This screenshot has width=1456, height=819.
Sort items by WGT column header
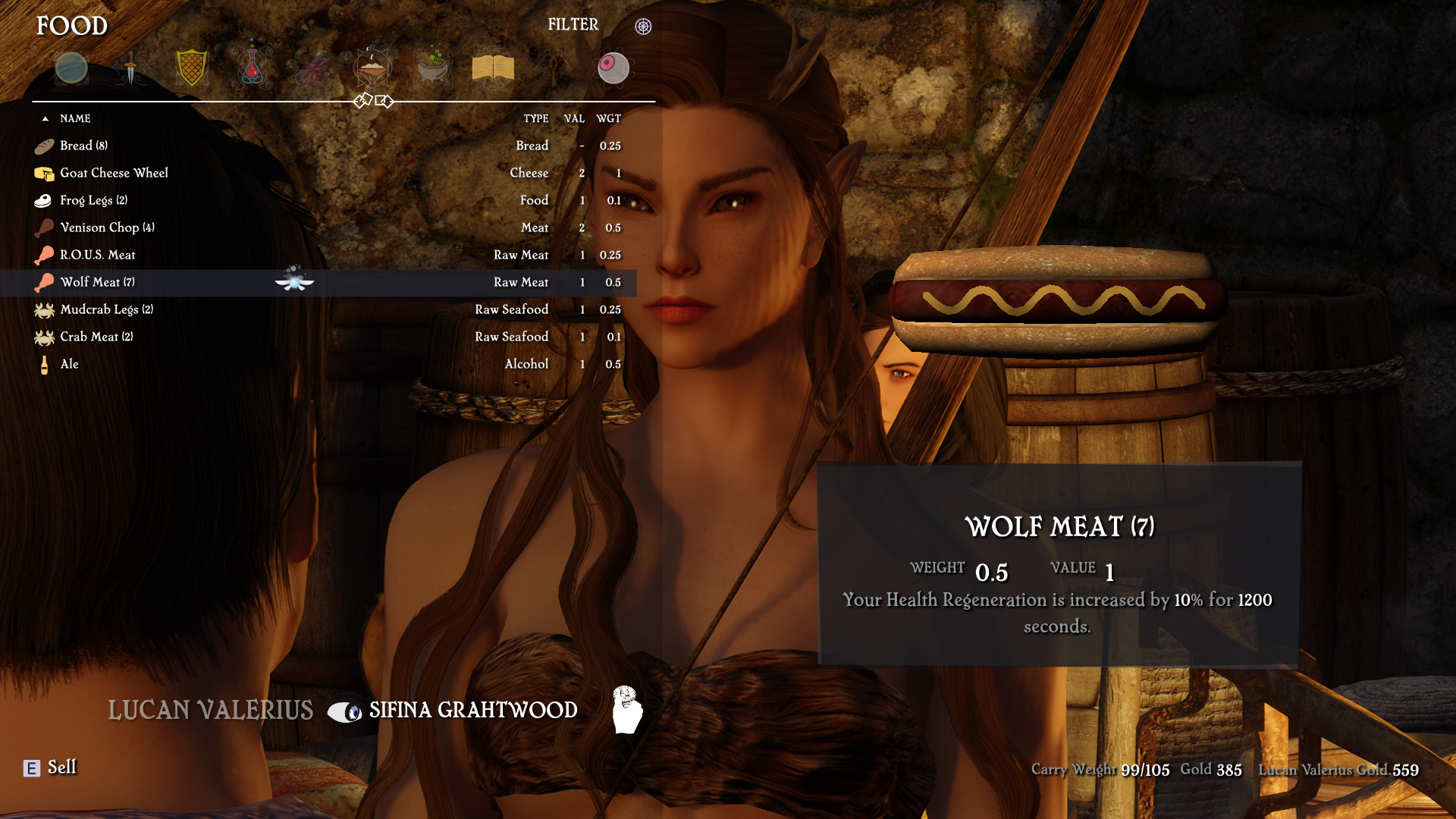[608, 118]
